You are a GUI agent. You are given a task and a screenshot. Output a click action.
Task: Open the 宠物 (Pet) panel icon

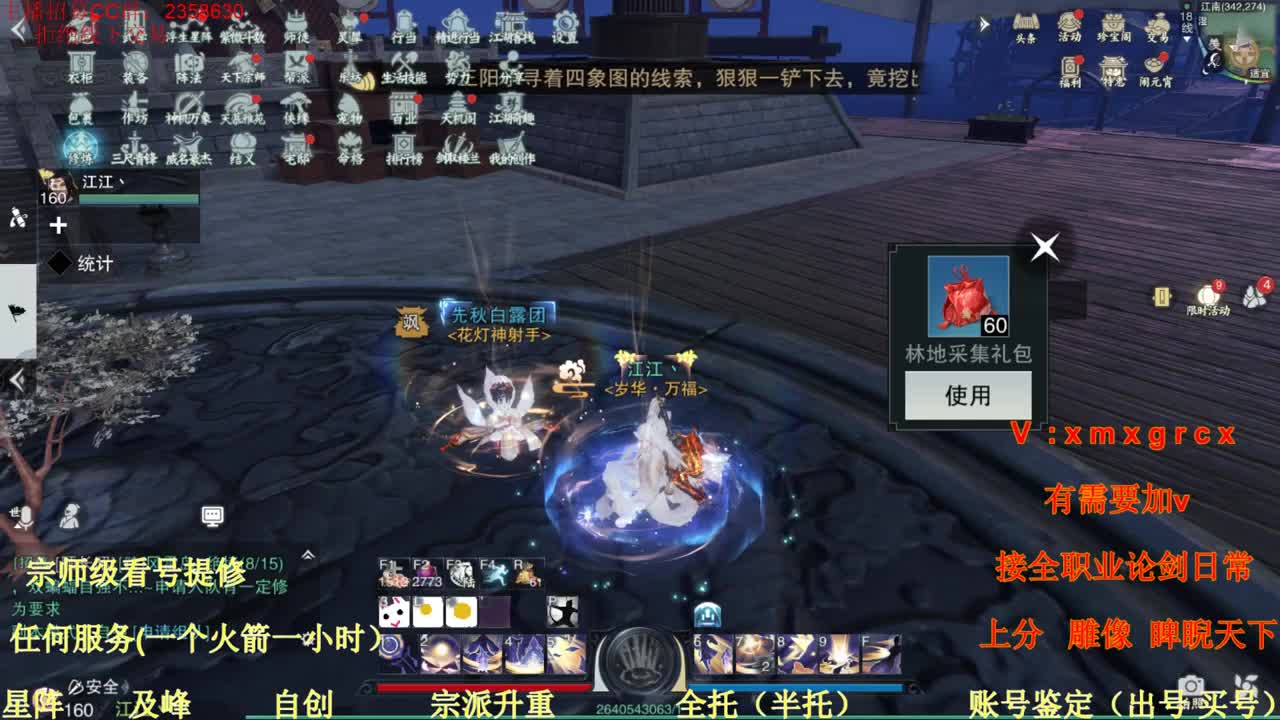(x=347, y=111)
